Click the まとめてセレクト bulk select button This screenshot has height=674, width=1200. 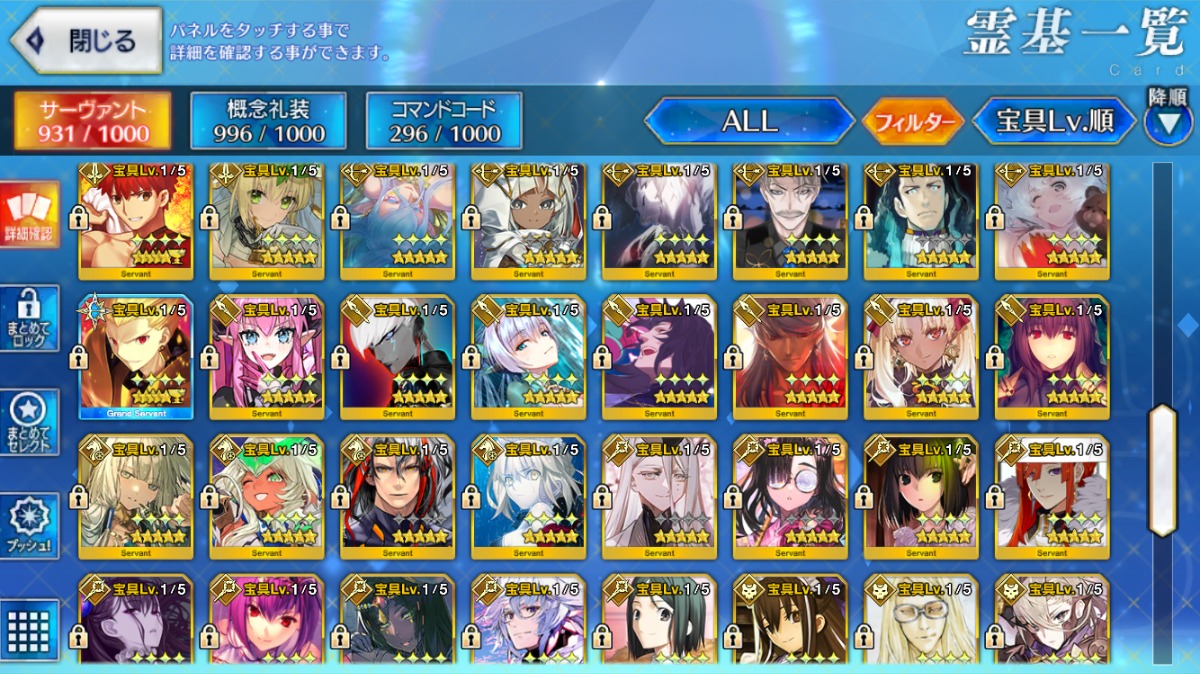click(30, 421)
